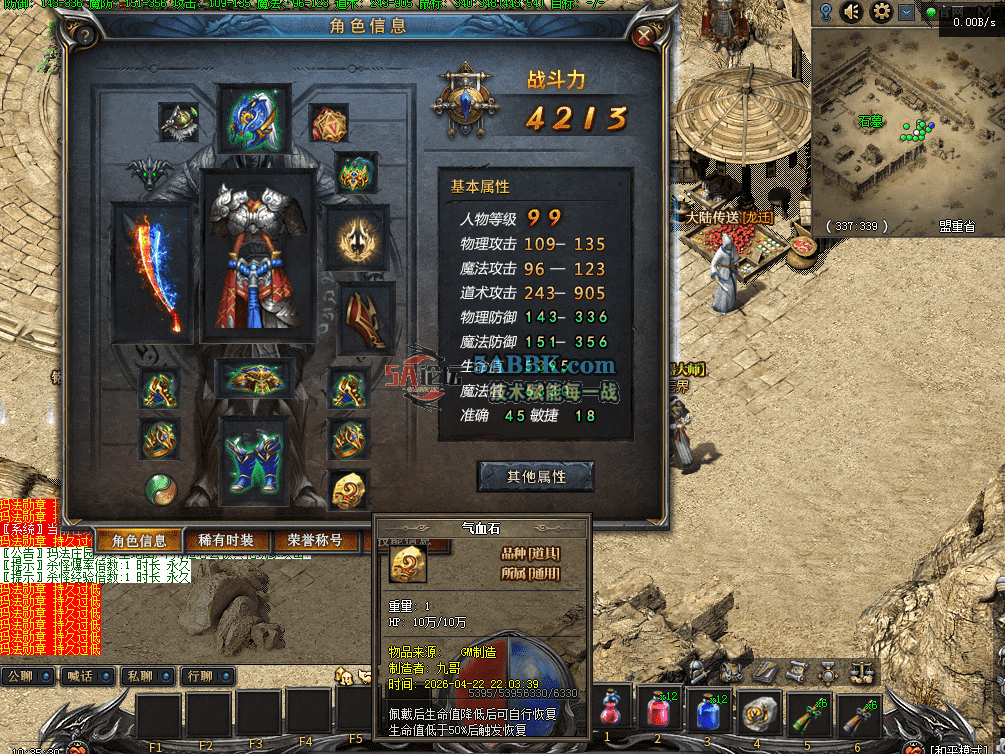Select the golden 气血石 stone slot
This screenshot has width=1005, height=754.
point(348,489)
